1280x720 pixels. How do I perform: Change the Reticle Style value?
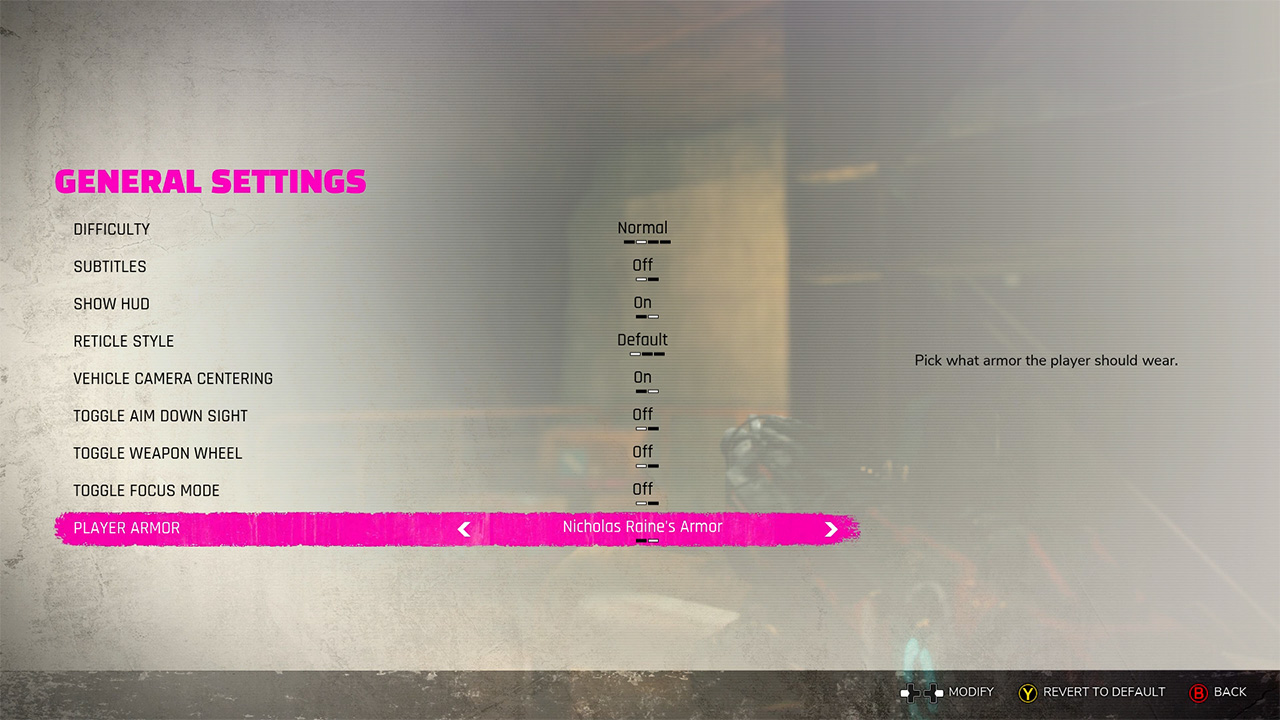tap(642, 340)
